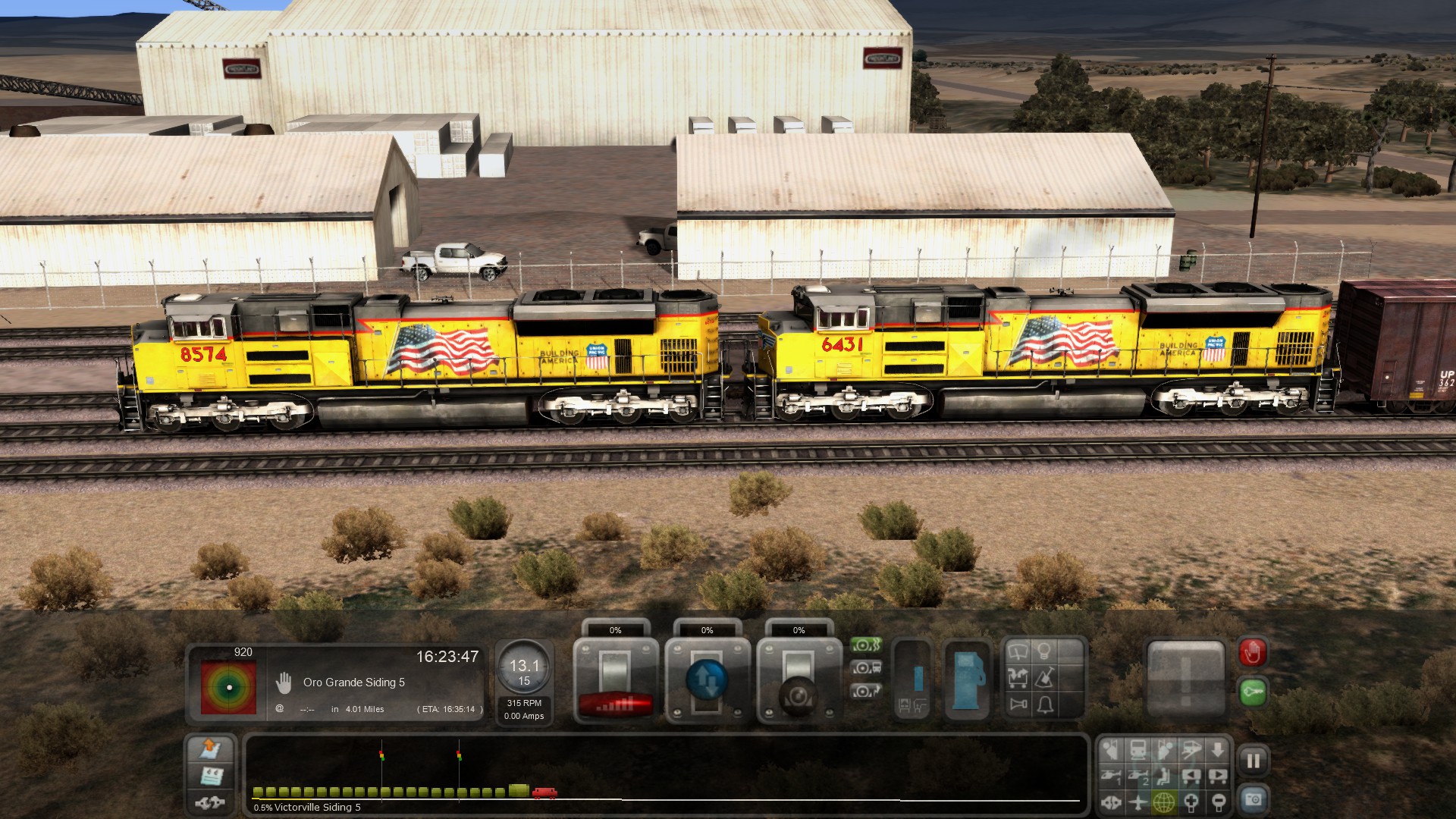Take a screenshot with the camera button
Image resolution: width=1456 pixels, height=819 pixels.
pyautogui.click(x=1253, y=799)
